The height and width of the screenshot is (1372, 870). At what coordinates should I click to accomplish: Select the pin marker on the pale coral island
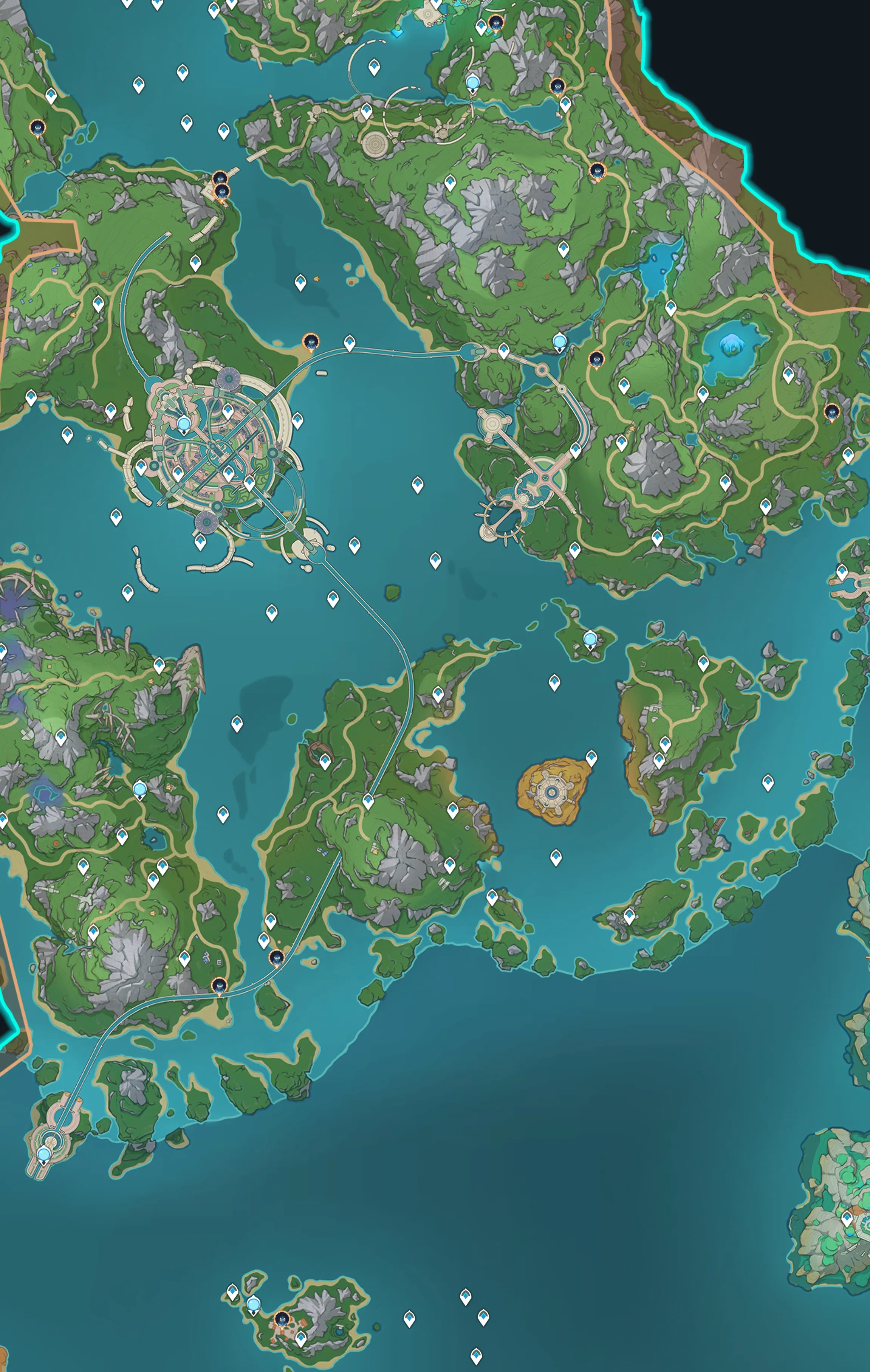pos(847,1218)
